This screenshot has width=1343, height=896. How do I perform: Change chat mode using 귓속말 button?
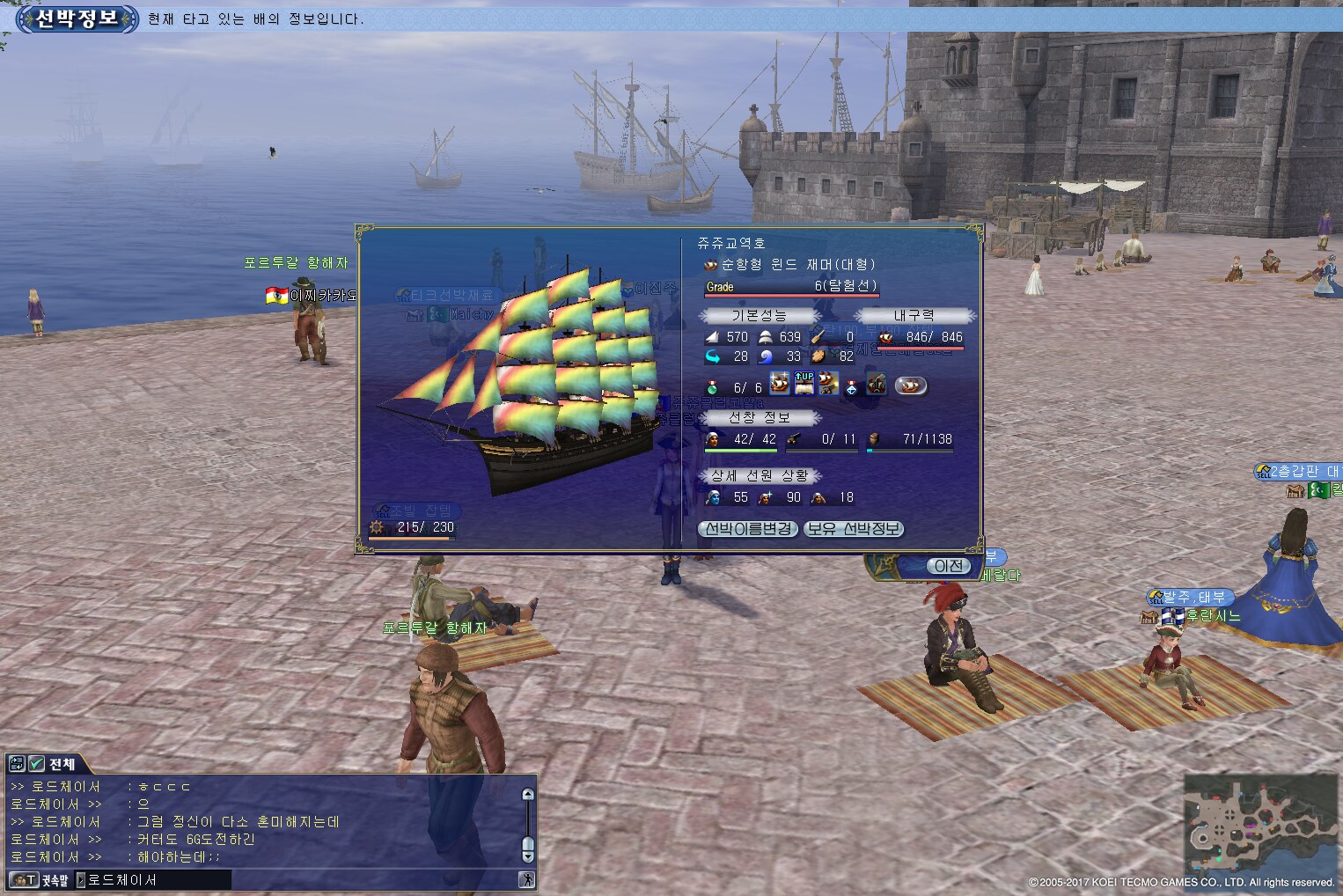click(40, 879)
